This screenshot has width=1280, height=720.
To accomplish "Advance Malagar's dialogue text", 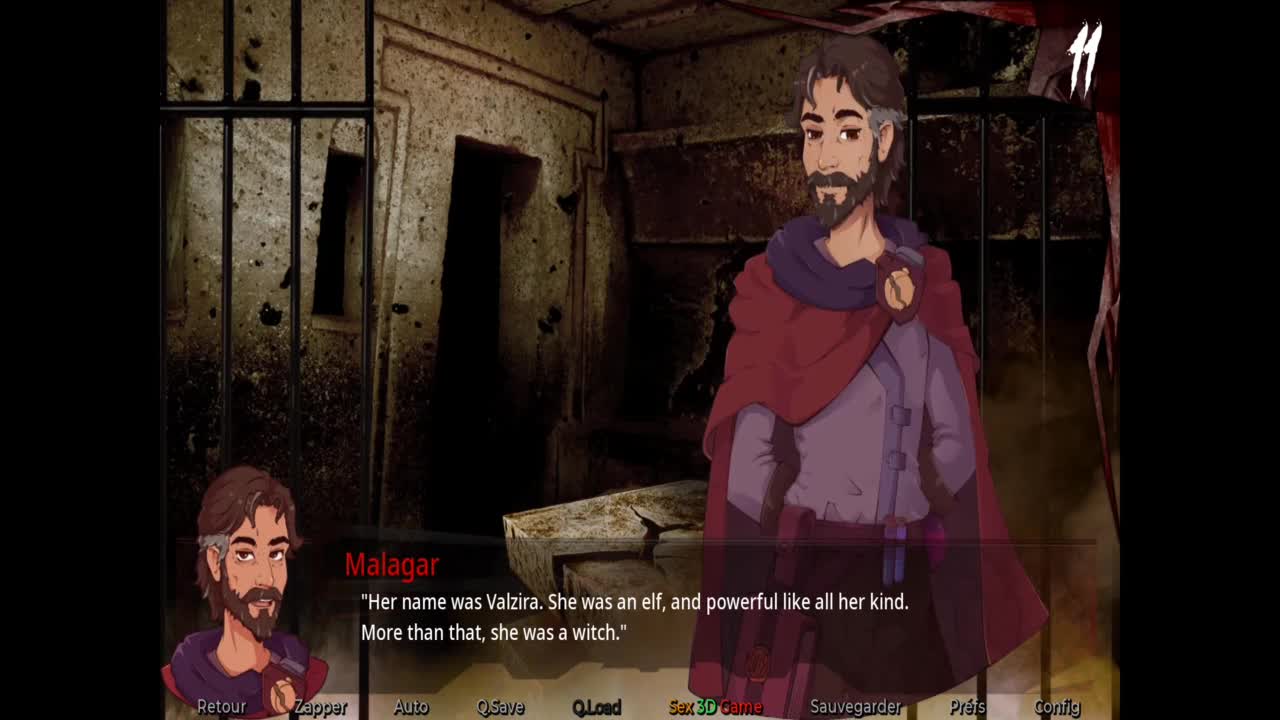I will 634,617.
